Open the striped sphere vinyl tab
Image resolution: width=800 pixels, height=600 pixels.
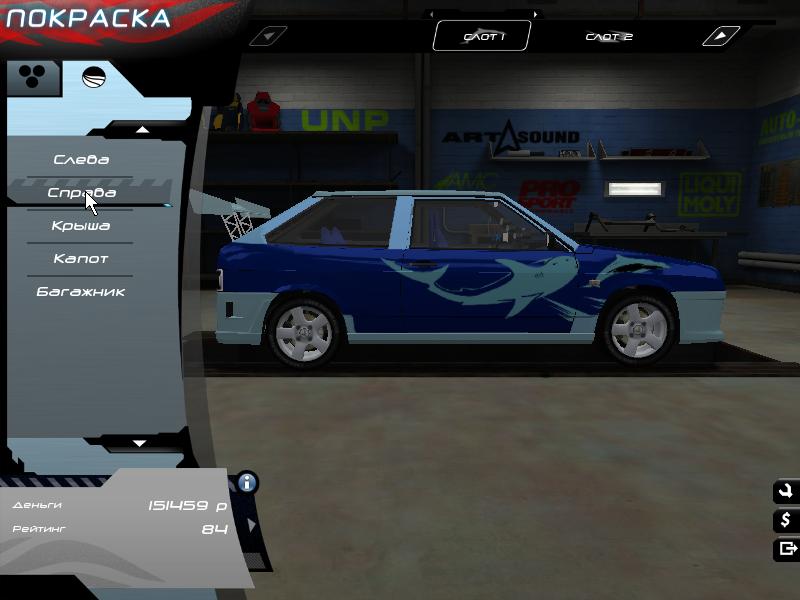[x=93, y=77]
